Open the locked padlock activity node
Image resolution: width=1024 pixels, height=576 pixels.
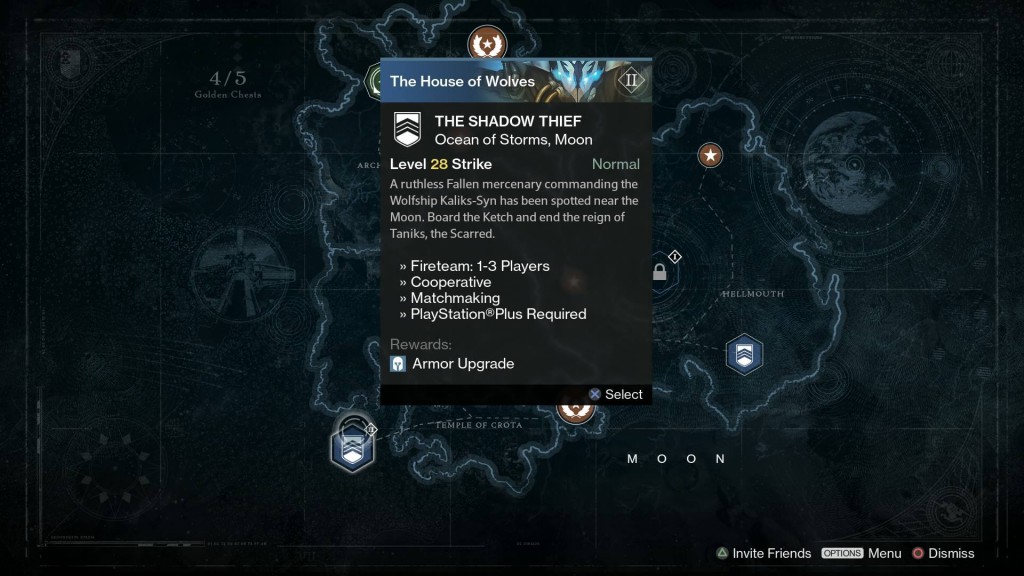(660, 272)
